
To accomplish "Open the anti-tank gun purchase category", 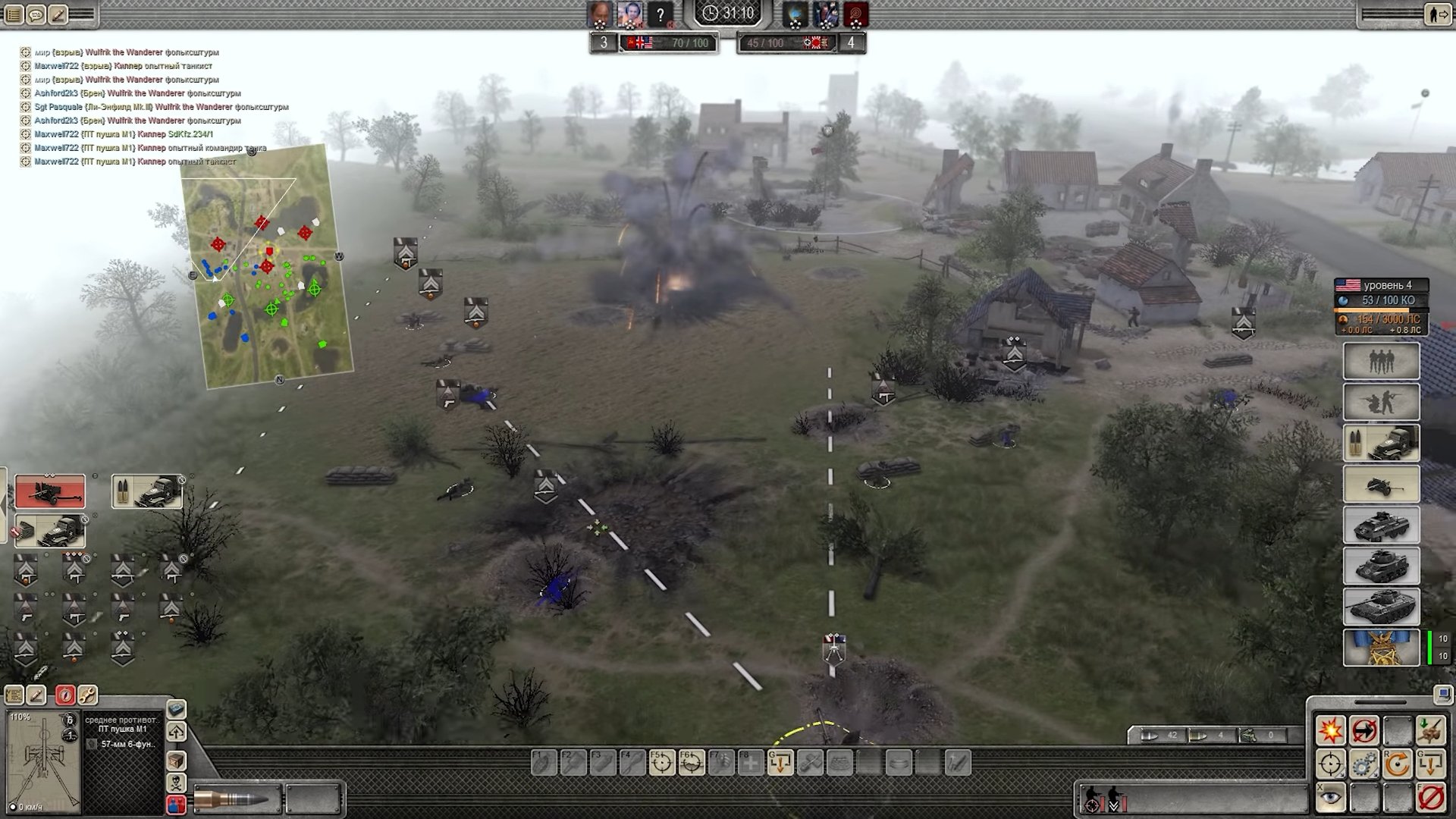I will [1381, 485].
